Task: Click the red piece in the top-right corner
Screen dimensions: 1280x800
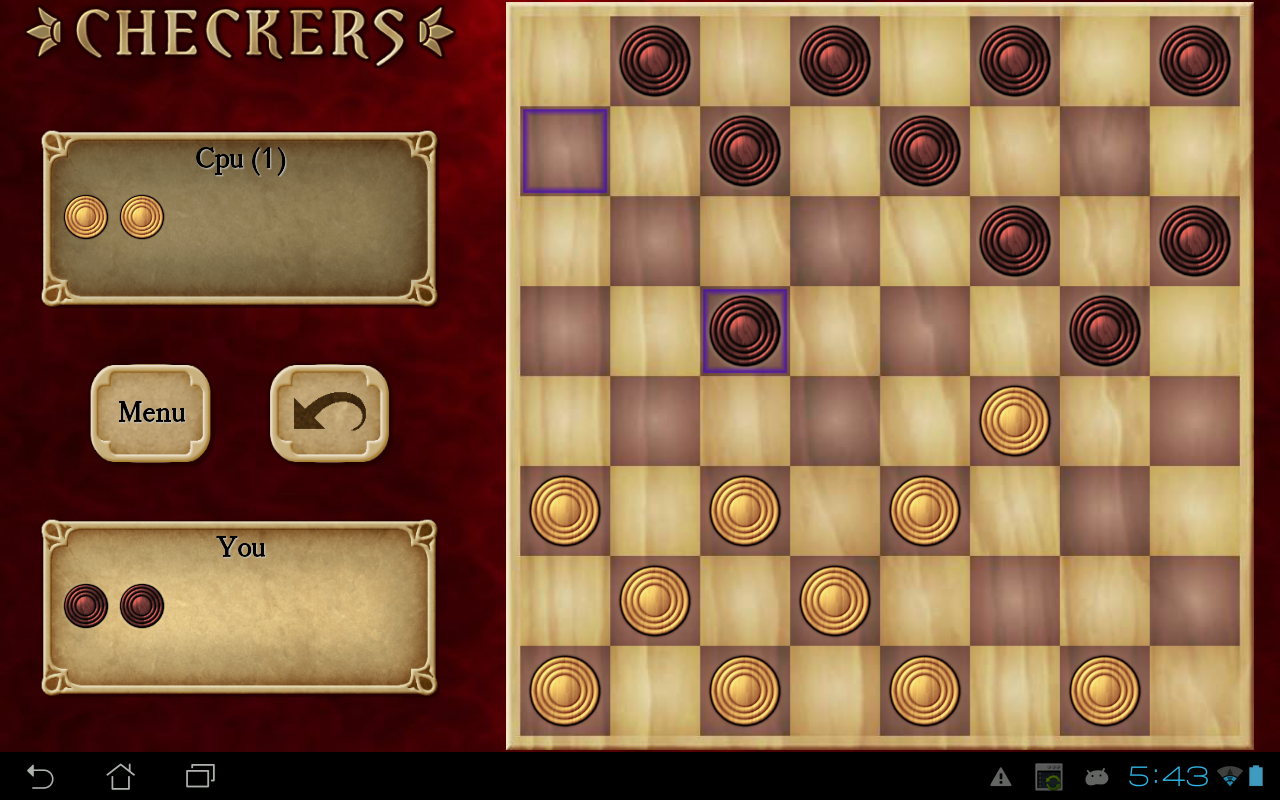Action: (1193, 60)
